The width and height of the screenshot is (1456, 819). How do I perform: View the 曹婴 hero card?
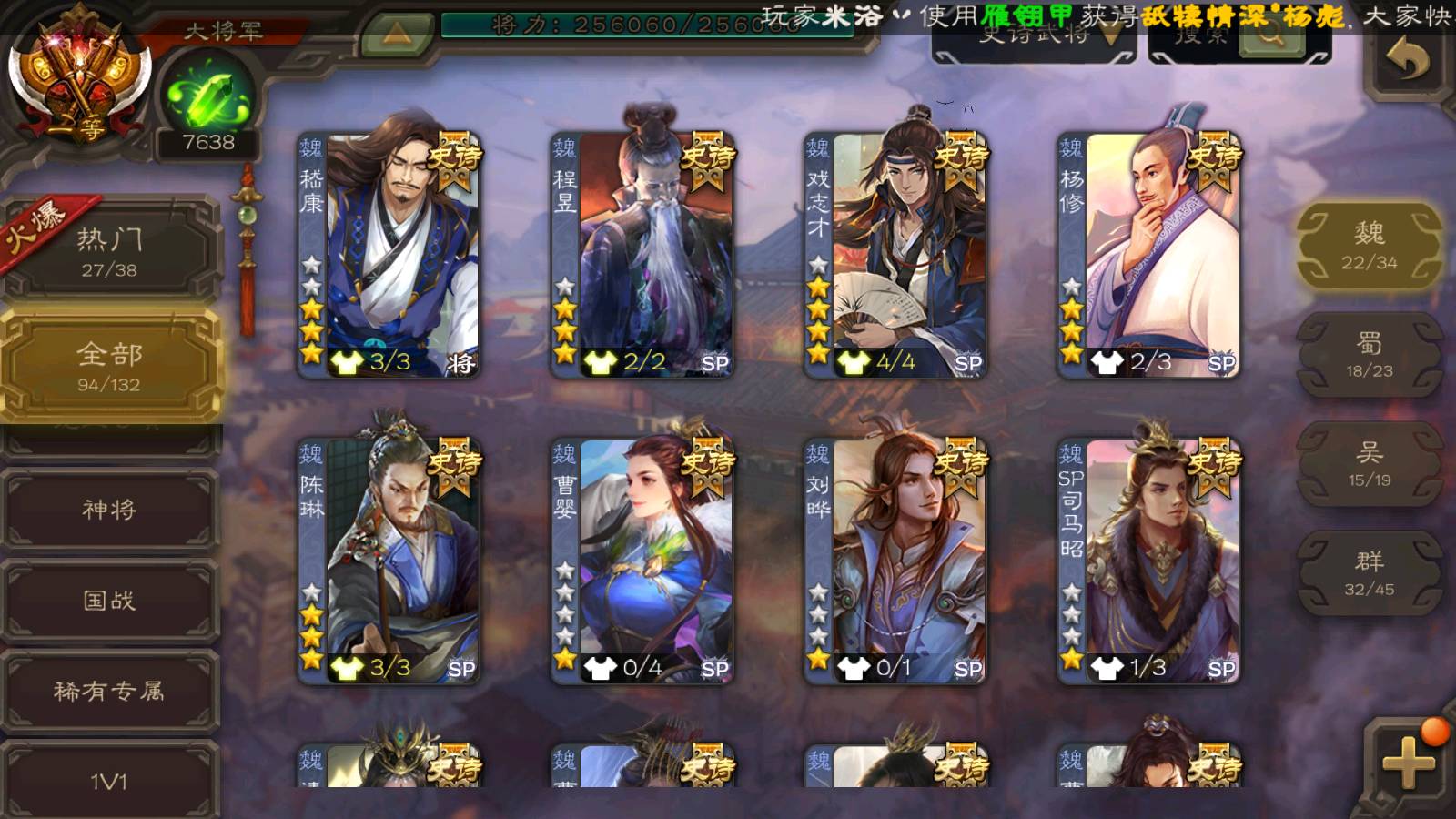[642, 561]
